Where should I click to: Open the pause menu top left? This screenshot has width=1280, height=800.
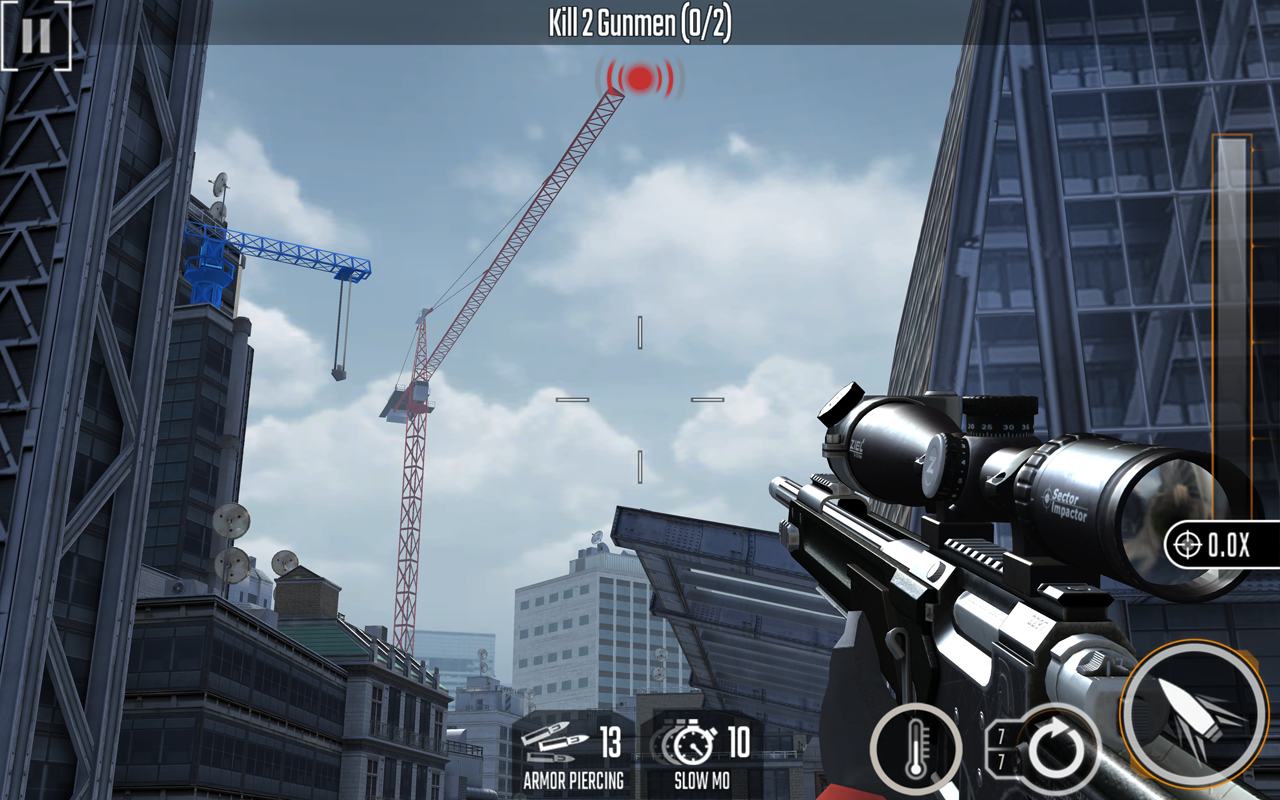click(x=37, y=39)
